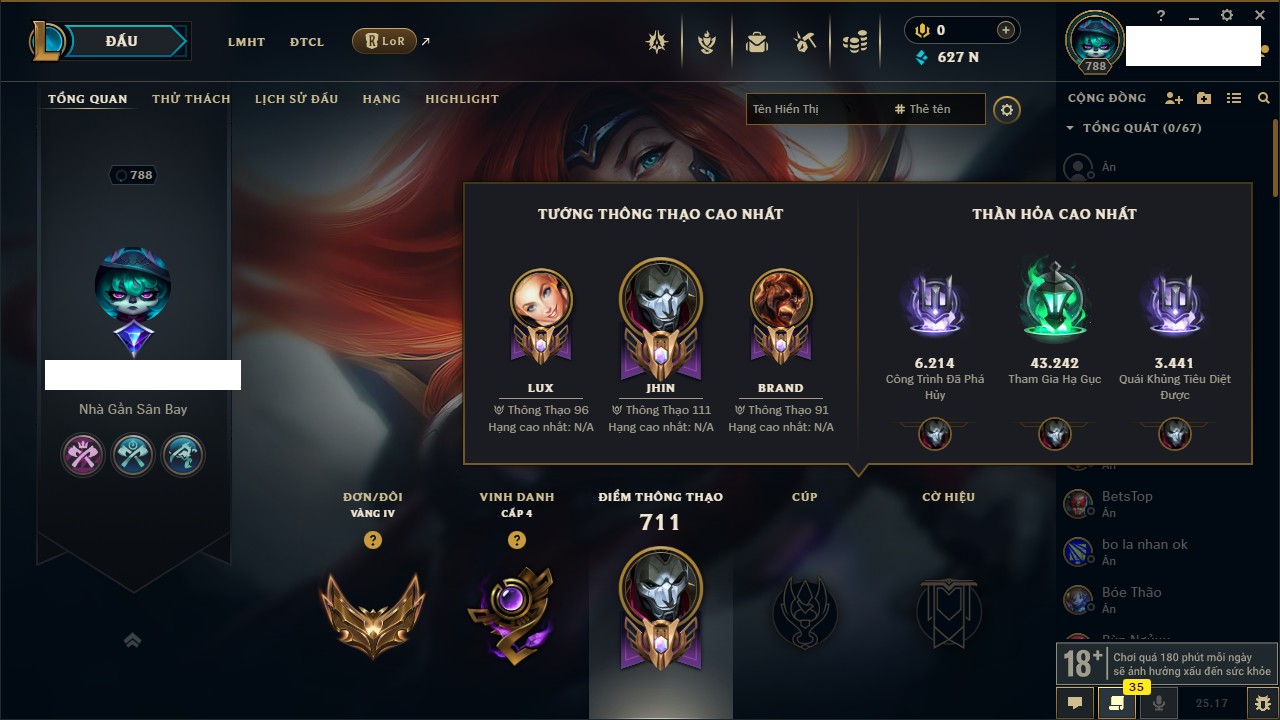Open the gear beside the name search
The height and width of the screenshot is (720, 1280).
1007,109
